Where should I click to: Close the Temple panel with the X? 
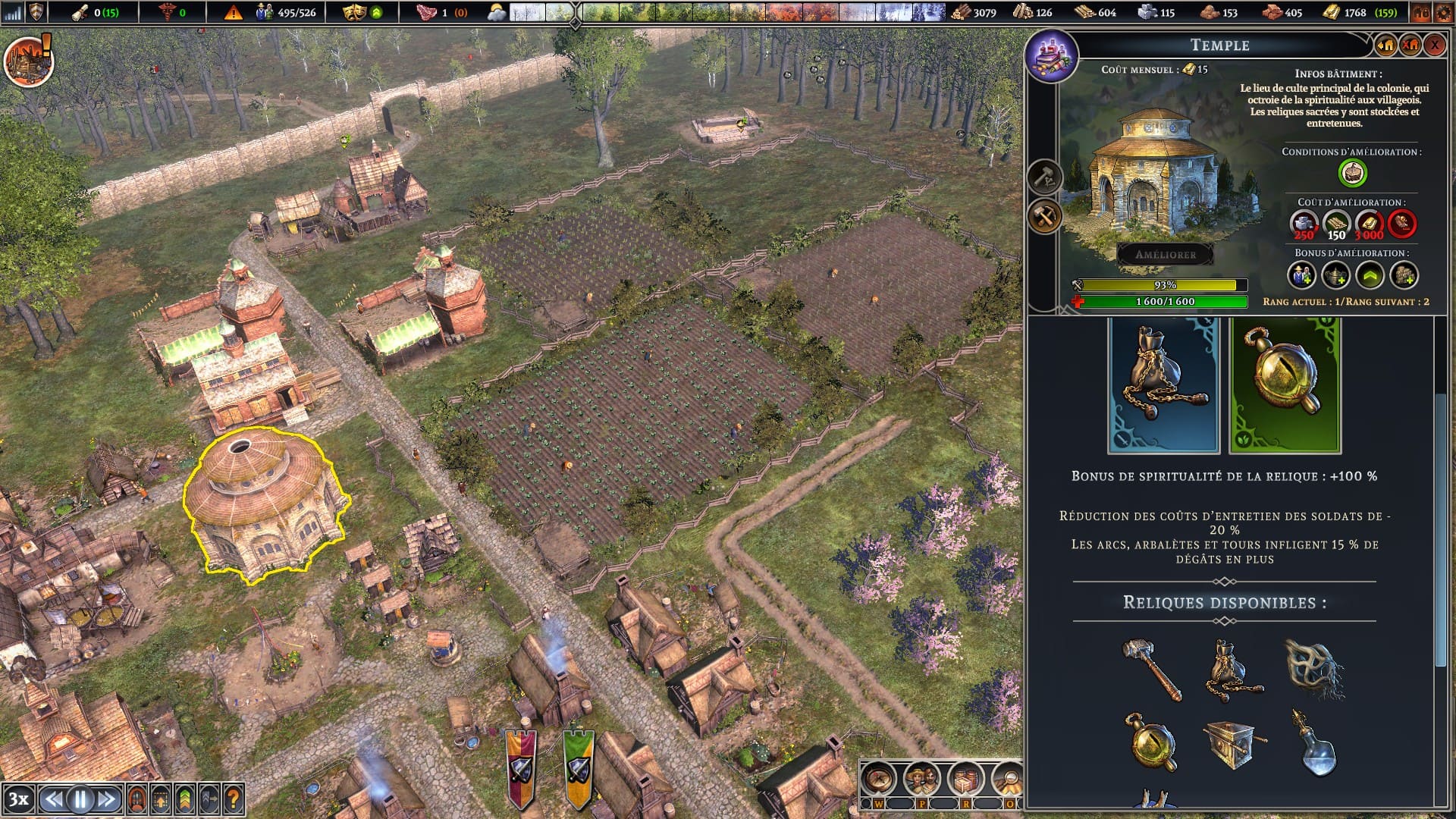tap(1434, 45)
